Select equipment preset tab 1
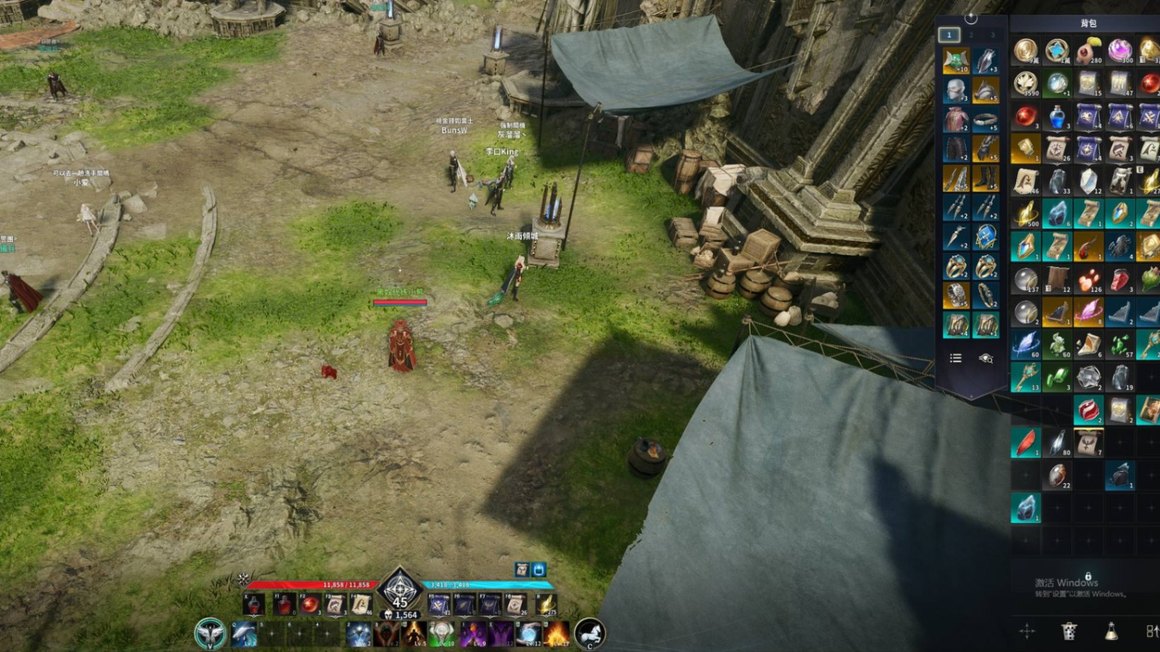The image size is (1160, 652). [x=950, y=35]
